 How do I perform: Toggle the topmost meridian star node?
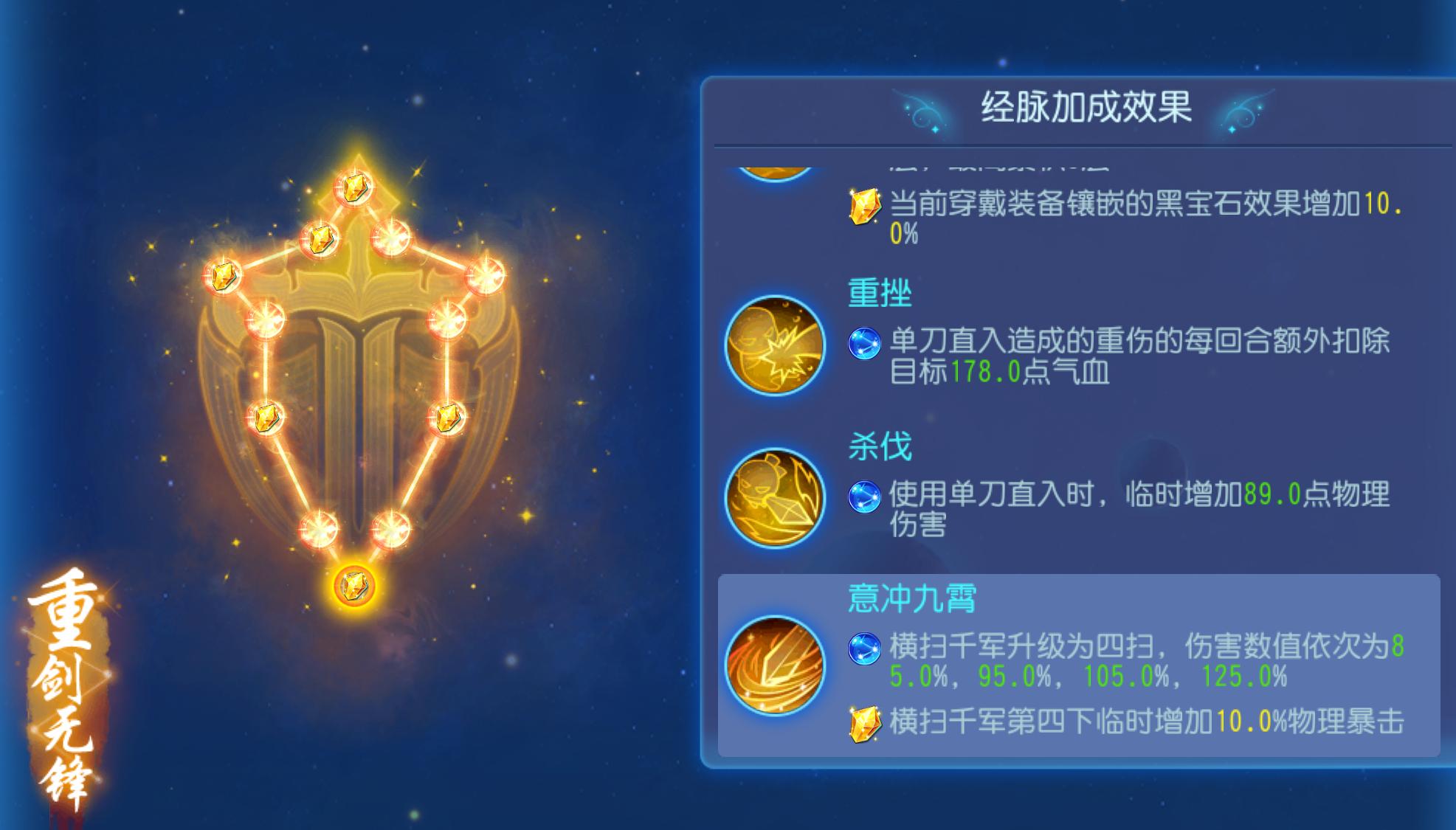tap(356, 188)
